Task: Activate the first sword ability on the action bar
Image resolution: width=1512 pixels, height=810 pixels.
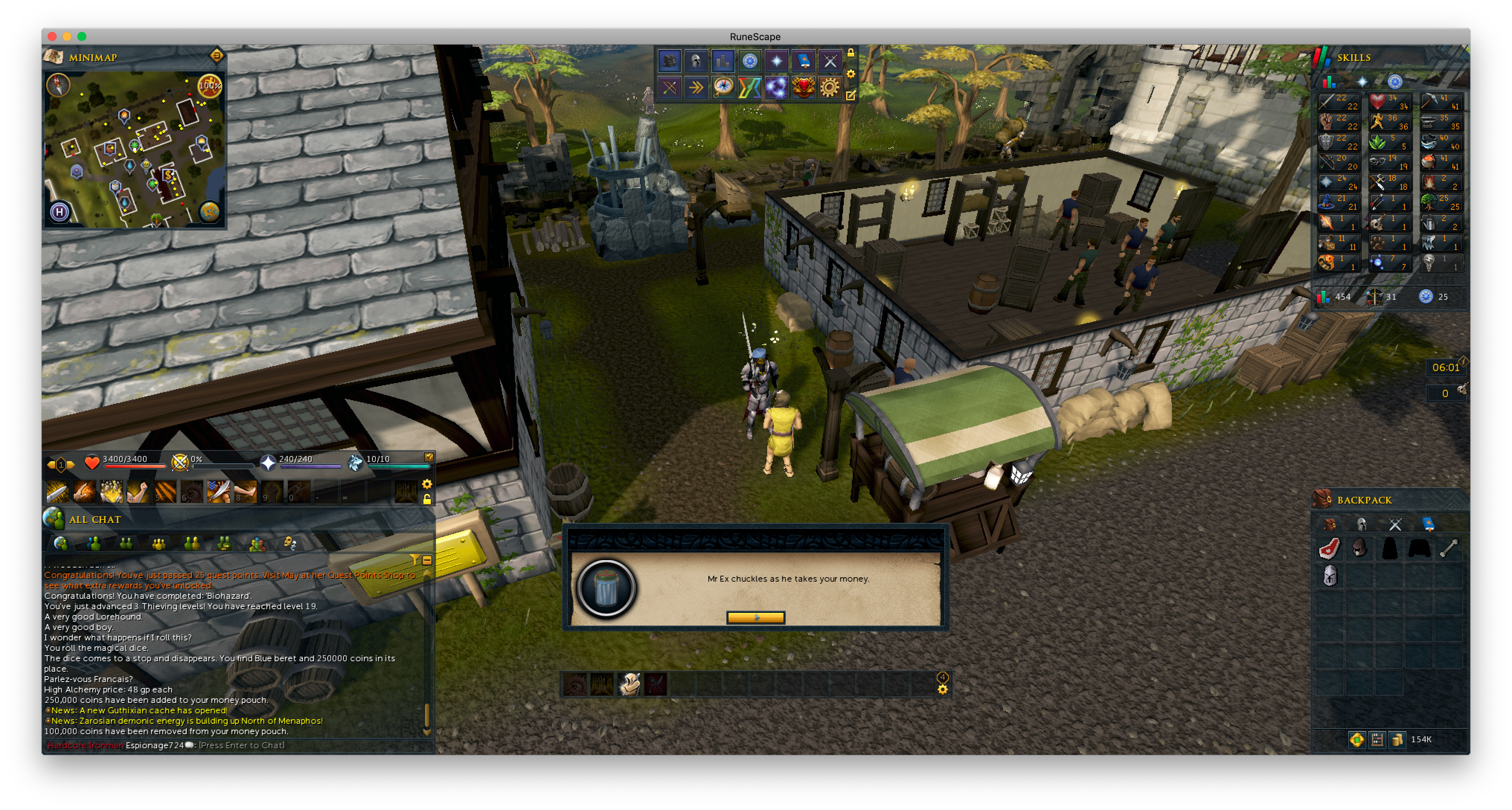Action: 58,492
